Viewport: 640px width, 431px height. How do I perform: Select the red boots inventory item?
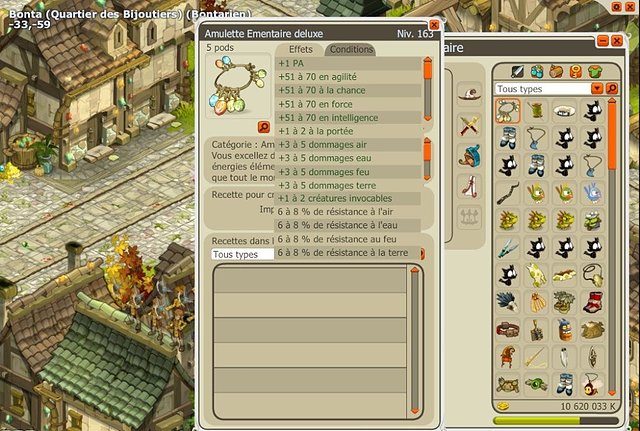[x=593, y=302]
